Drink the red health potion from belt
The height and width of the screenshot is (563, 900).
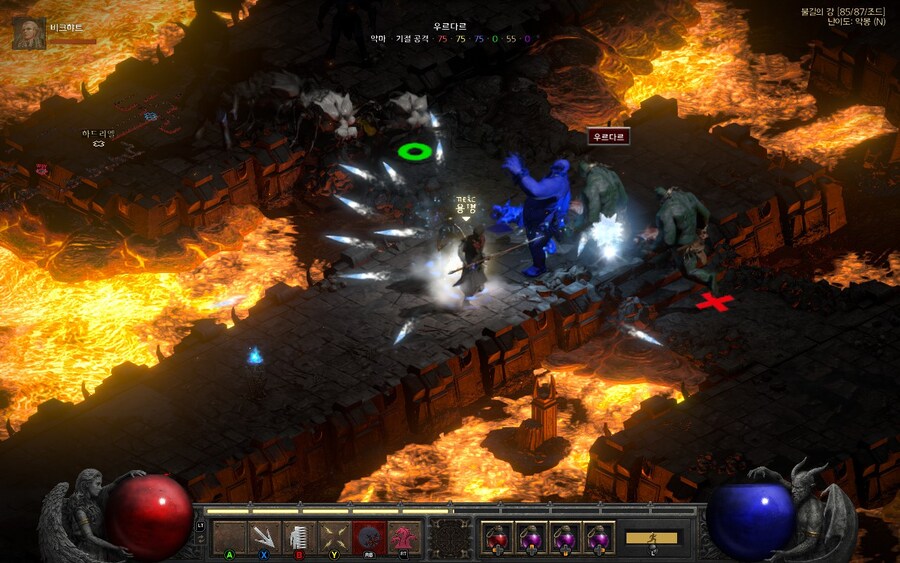[x=497, y=537]
